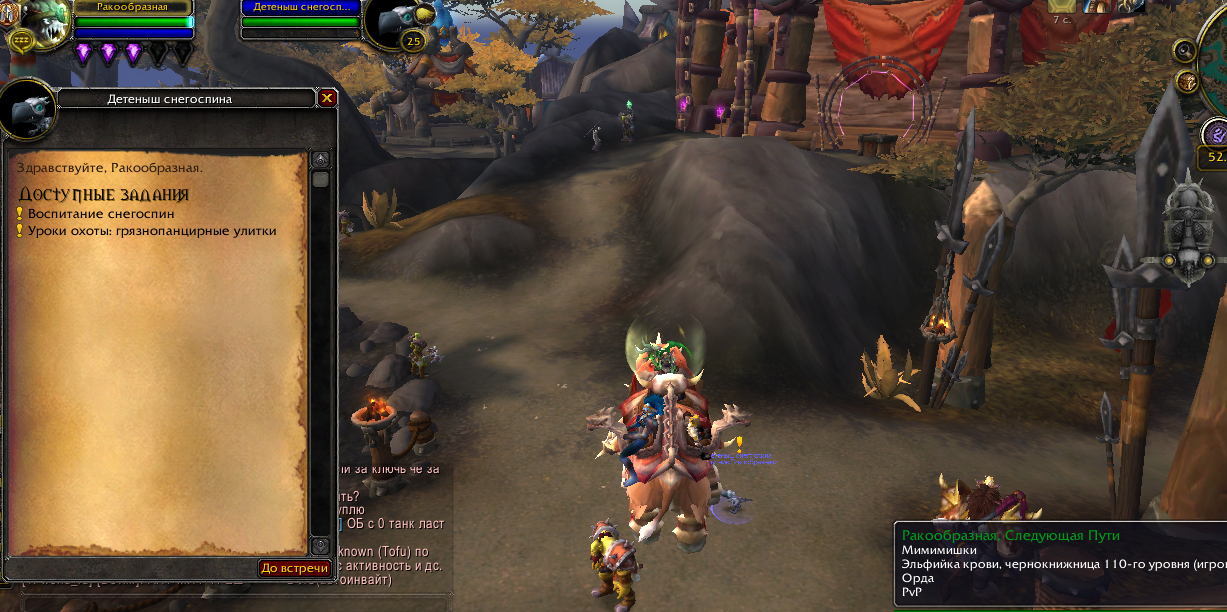Screen dimensions: 1227x612
Task: Open the minimap tracking magnifier button
Action: 1186,50
